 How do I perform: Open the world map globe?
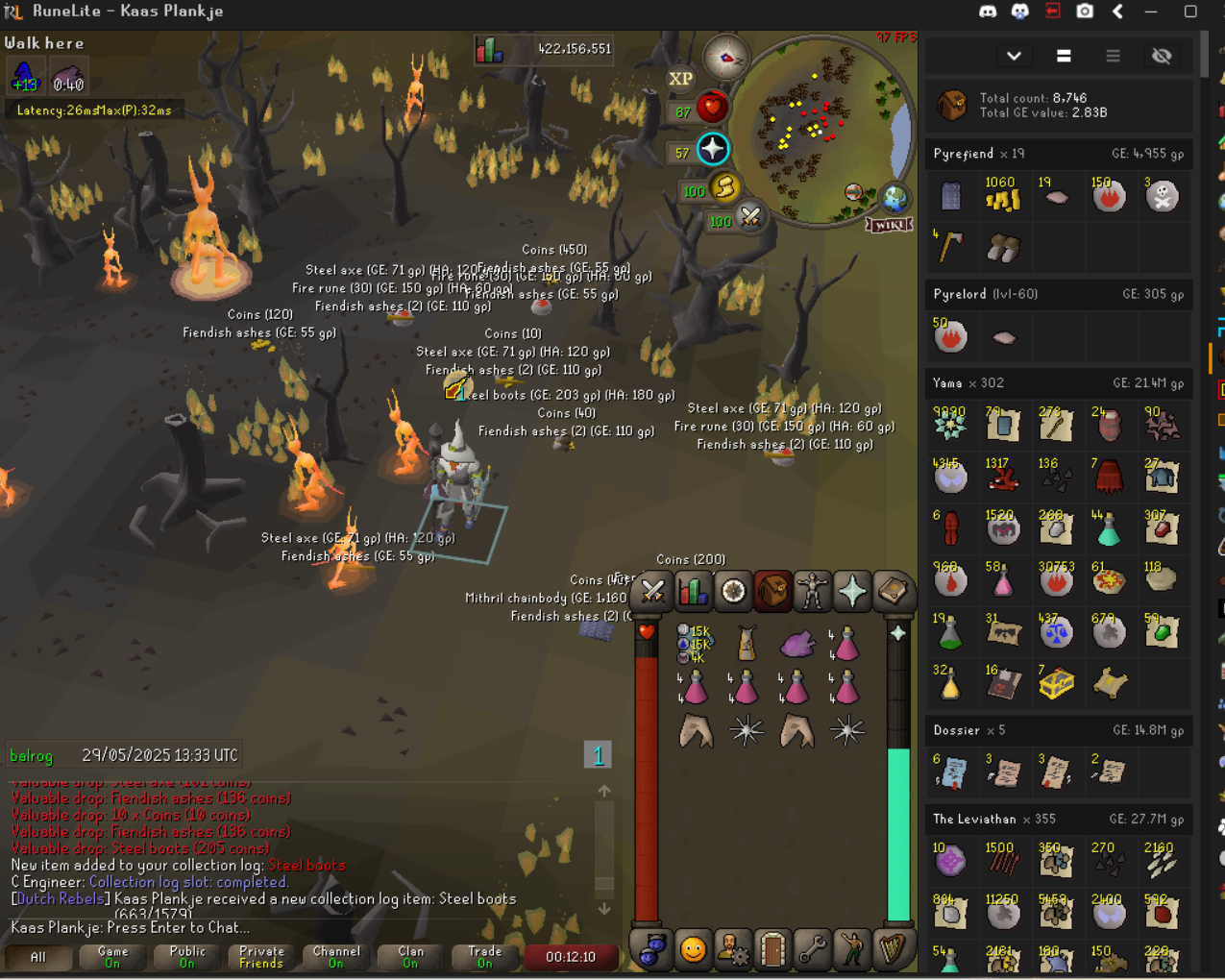pos(894,198)
